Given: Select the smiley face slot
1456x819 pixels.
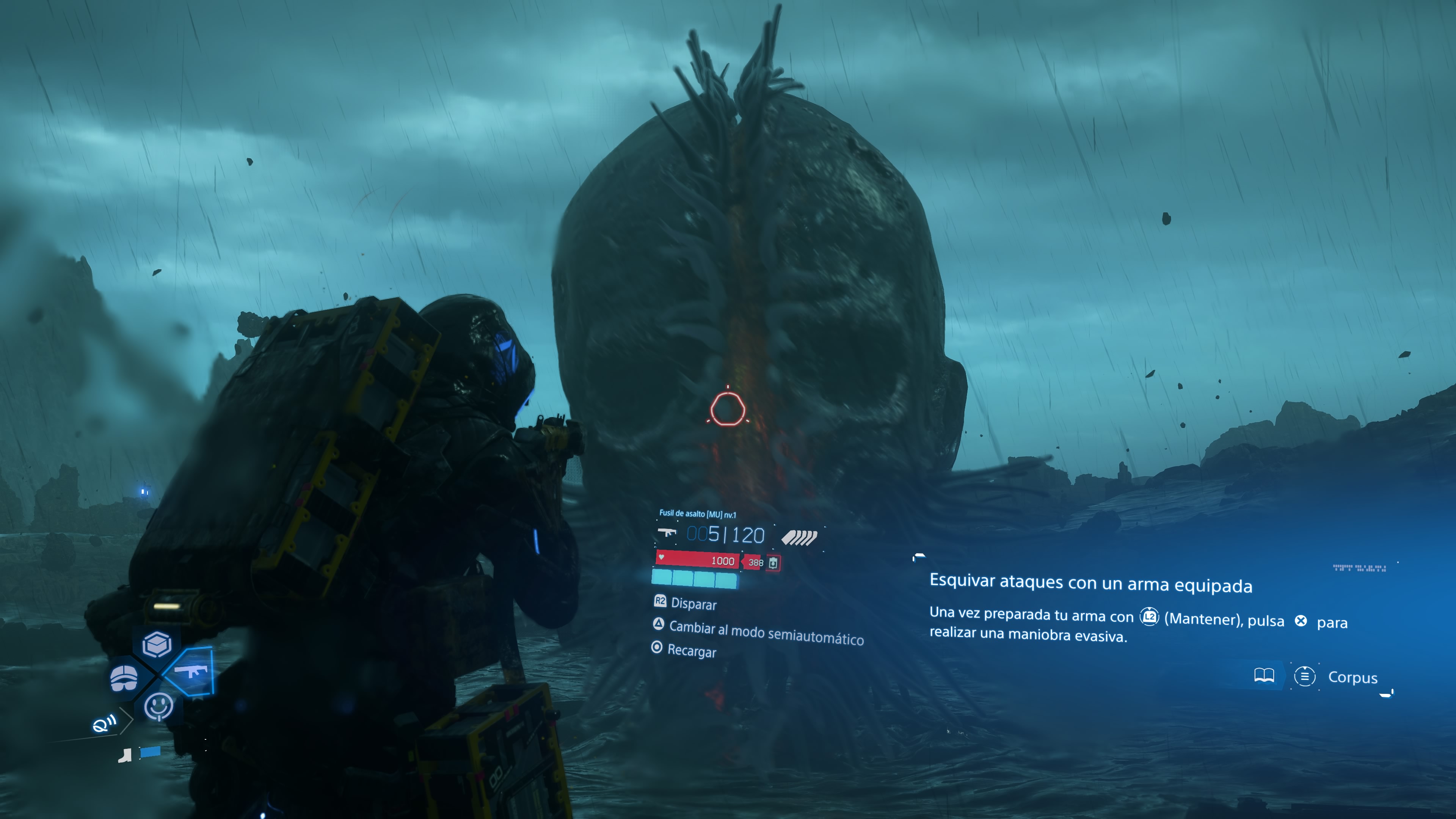Looking at the screenshot, I should click(158, 706).
